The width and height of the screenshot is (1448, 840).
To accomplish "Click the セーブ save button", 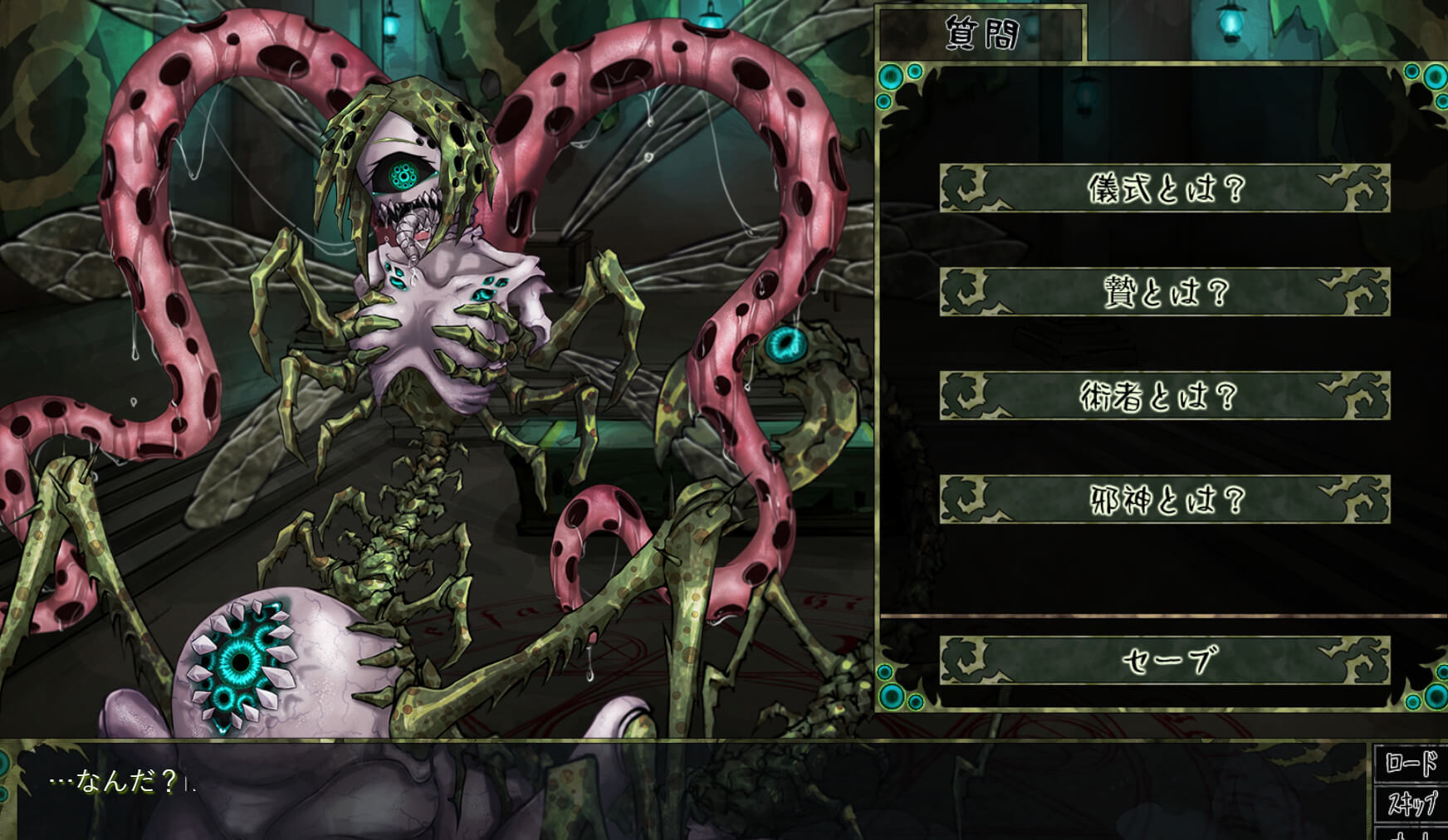I will click(1164, 661).
